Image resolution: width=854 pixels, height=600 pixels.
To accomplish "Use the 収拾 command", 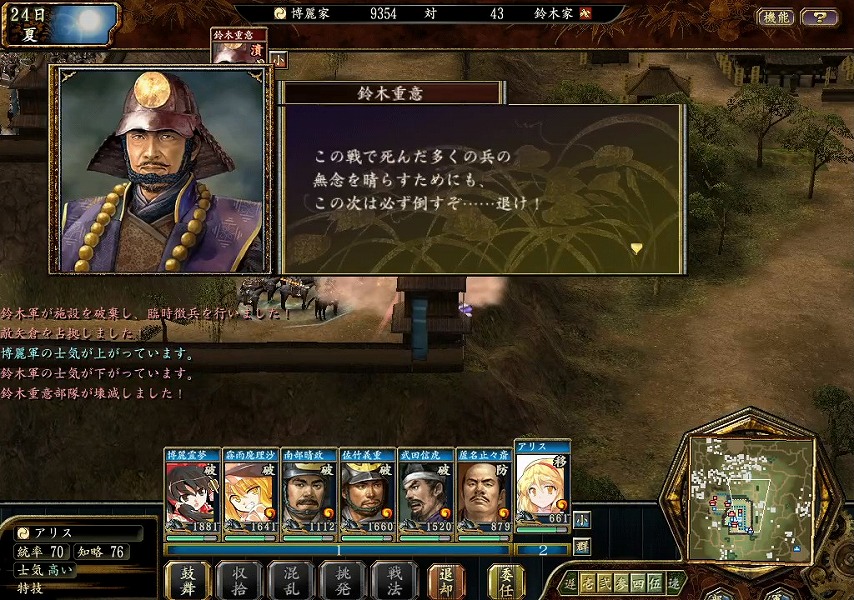I will 239,579.
